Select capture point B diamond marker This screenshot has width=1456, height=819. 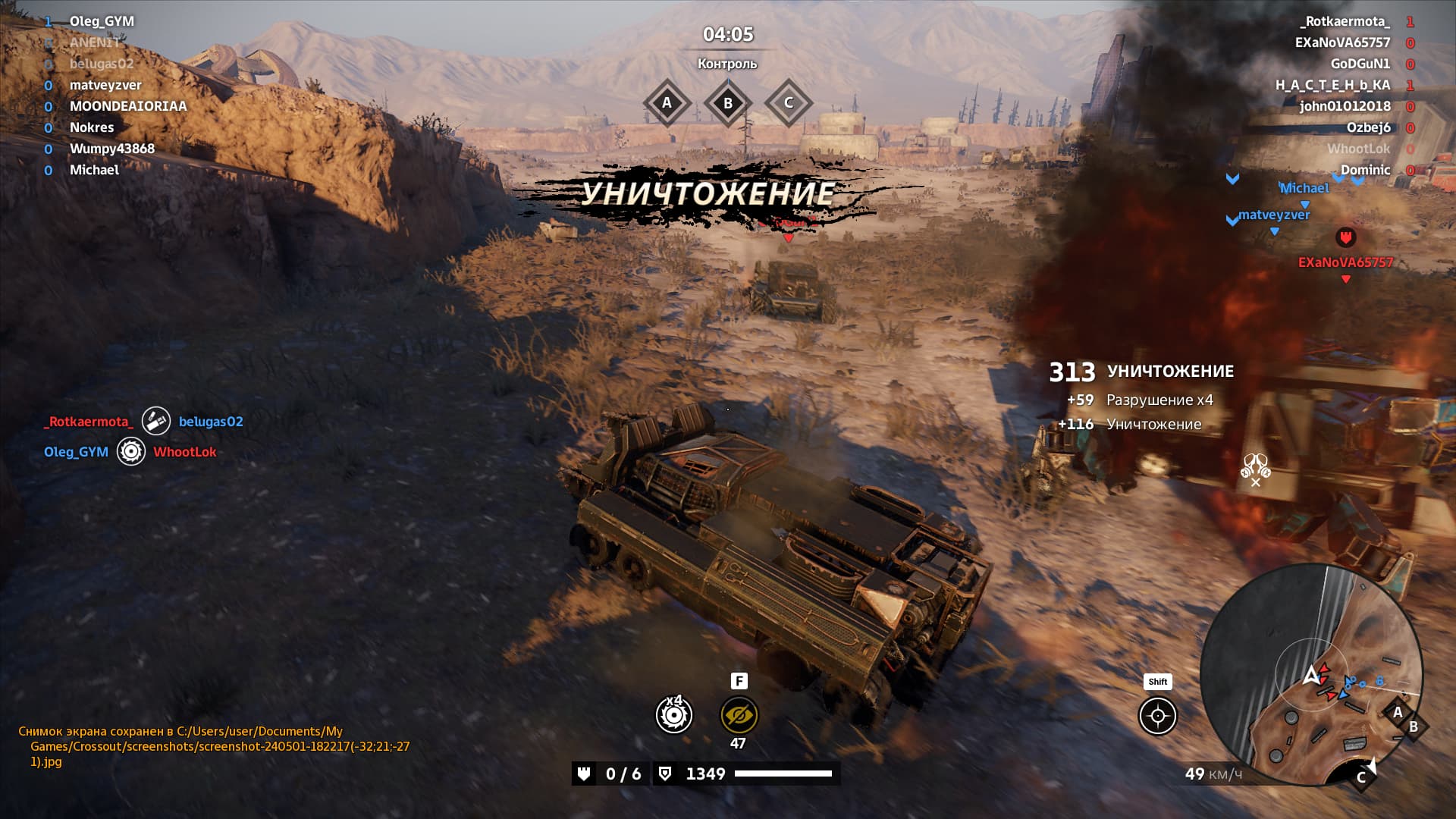727,103
